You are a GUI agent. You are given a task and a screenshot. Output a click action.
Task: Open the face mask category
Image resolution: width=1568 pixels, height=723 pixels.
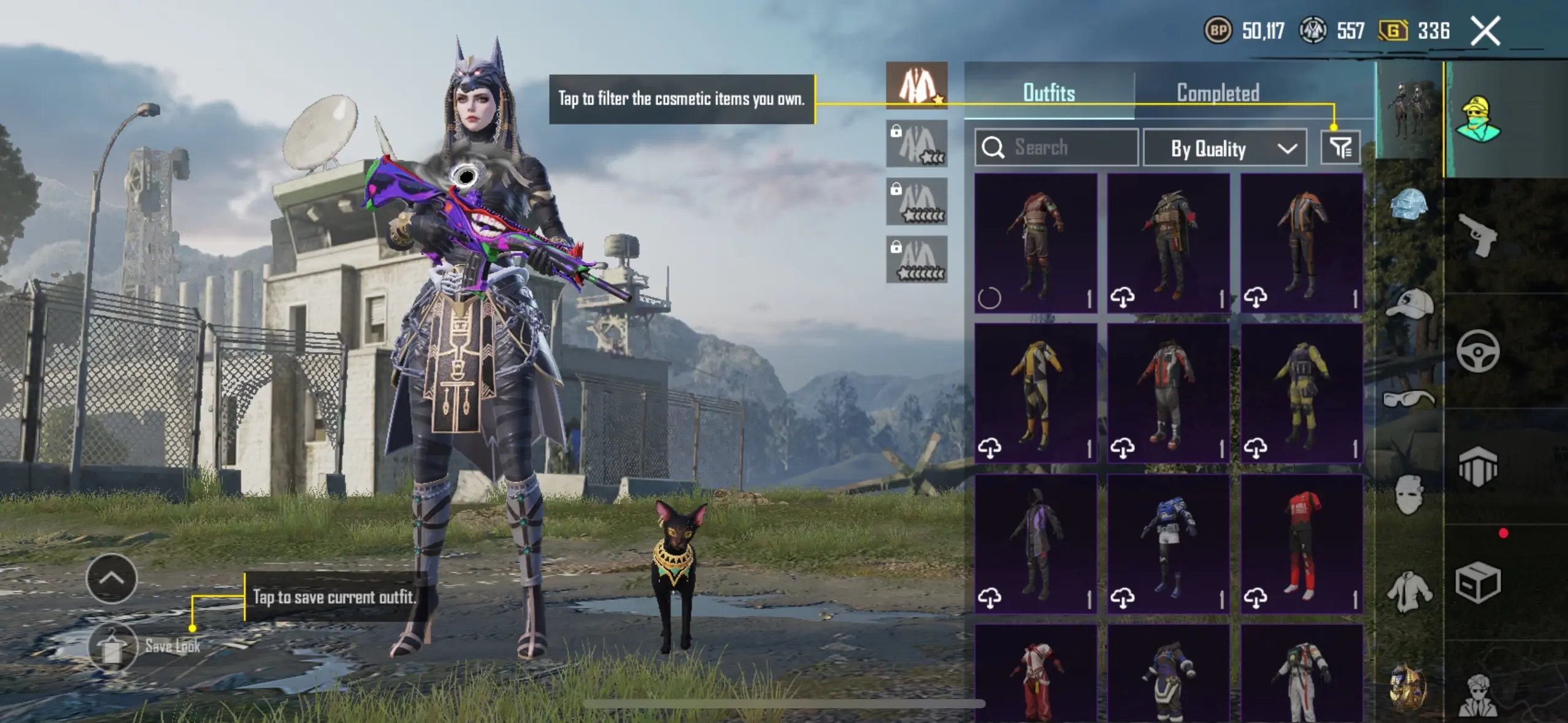1409,494
